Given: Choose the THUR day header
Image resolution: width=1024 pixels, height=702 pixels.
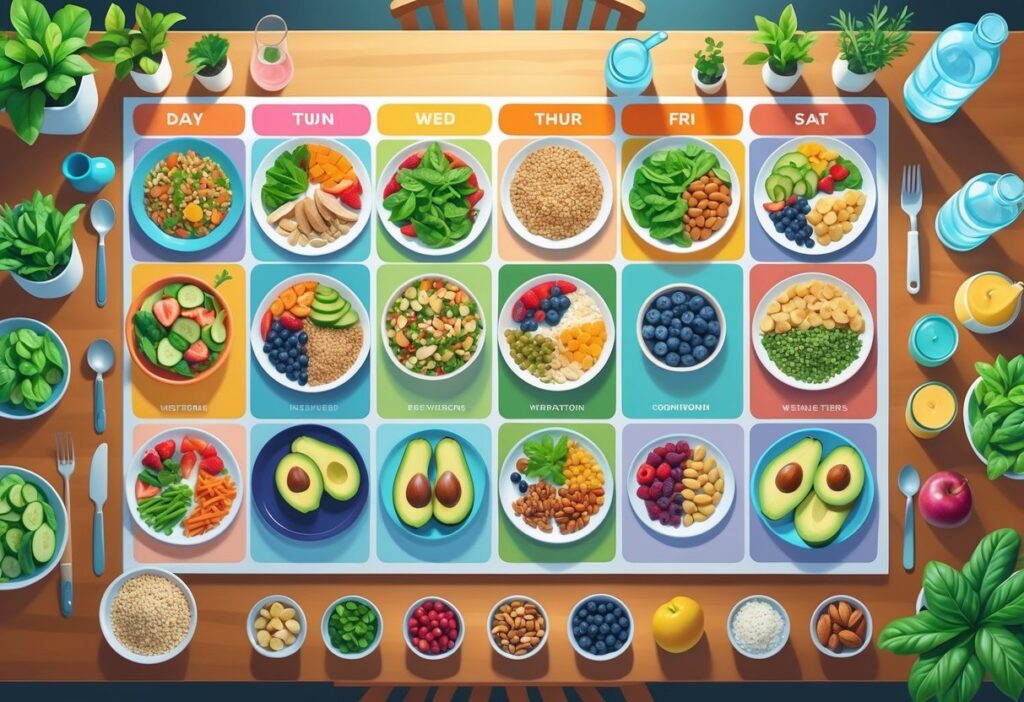Looking at the screenshot, I should [557, 120].
